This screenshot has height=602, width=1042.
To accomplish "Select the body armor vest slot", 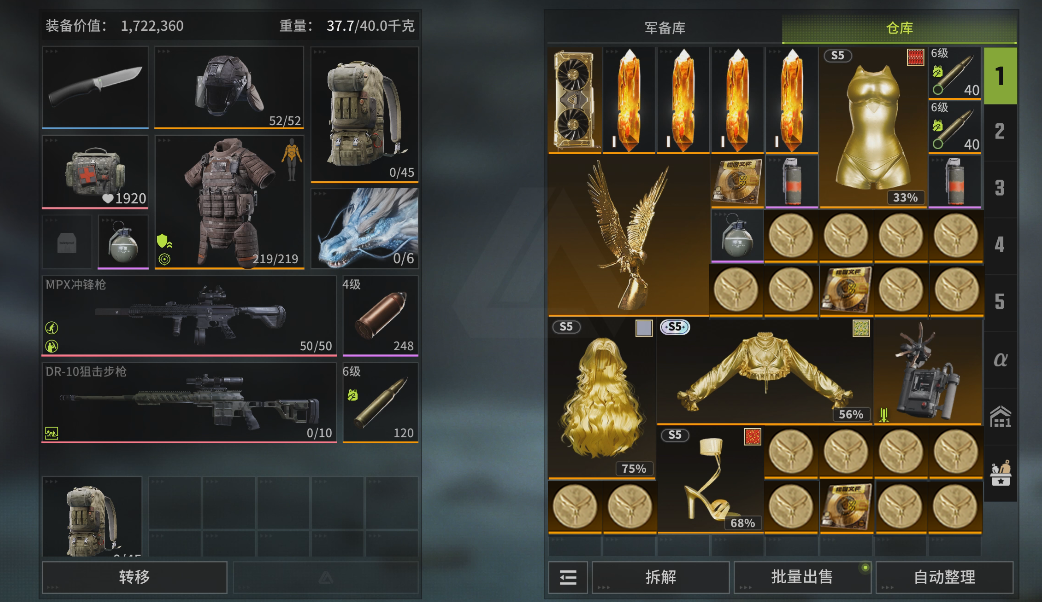I will [x=229, y=203].
